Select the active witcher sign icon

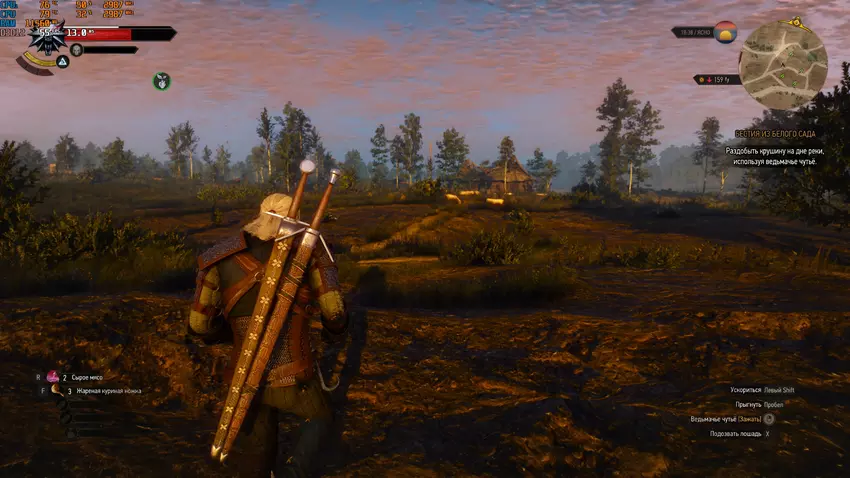(62, 61)
